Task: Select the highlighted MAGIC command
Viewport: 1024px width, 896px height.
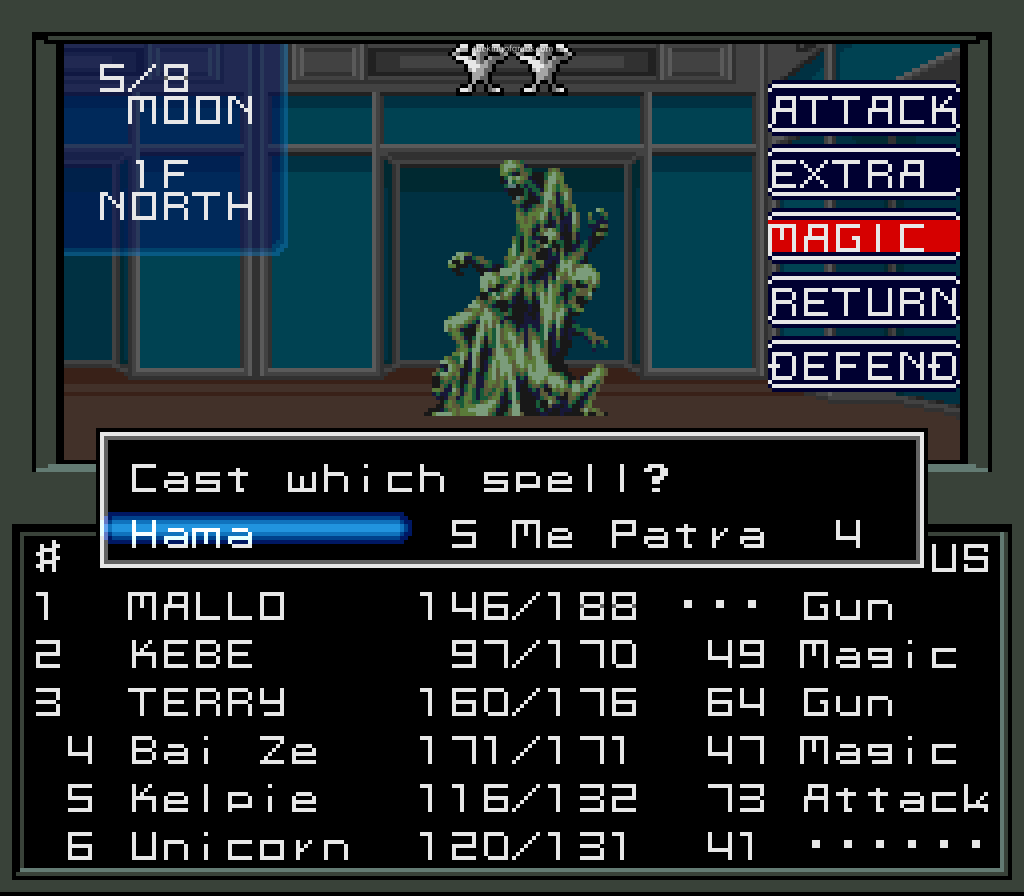Action: pyautogui.click(x=864, y=237)
